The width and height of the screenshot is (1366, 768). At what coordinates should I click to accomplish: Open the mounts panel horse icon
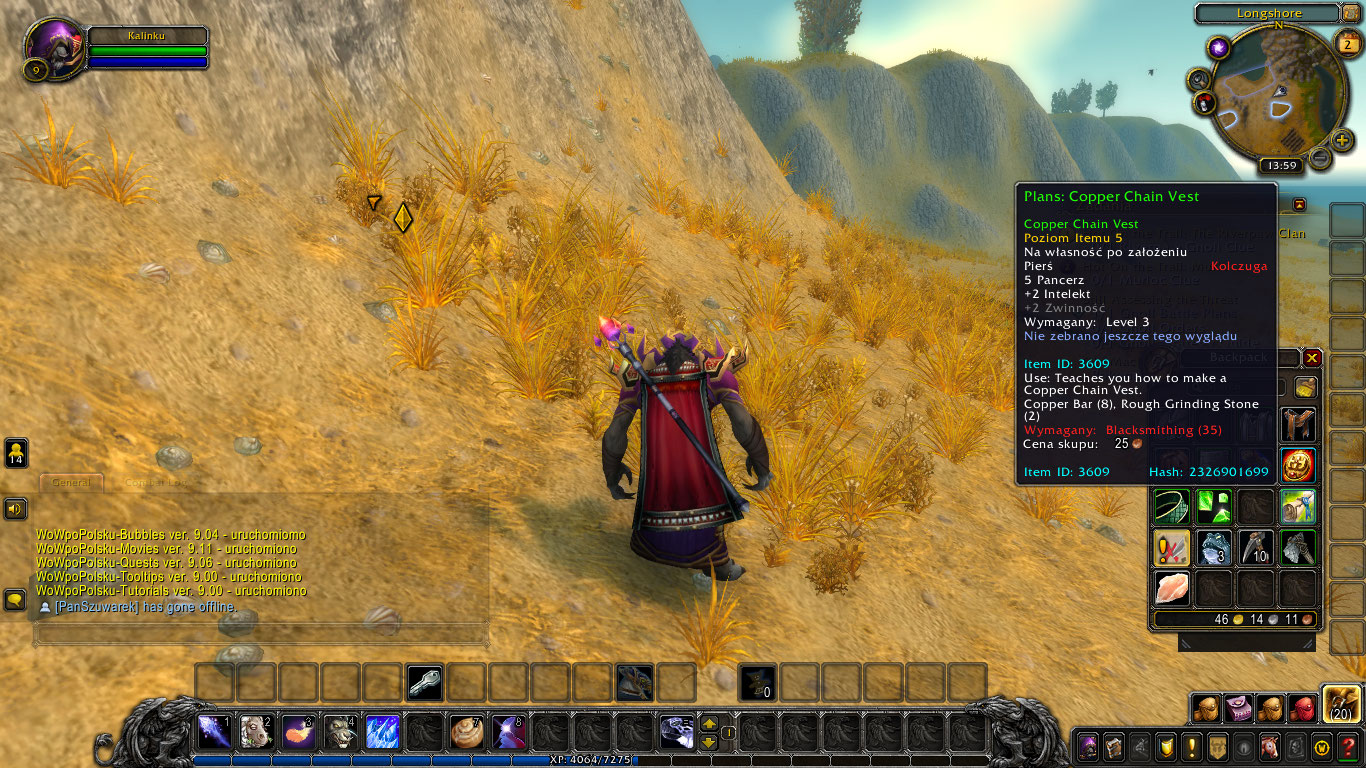click(x=1269, y=746)
